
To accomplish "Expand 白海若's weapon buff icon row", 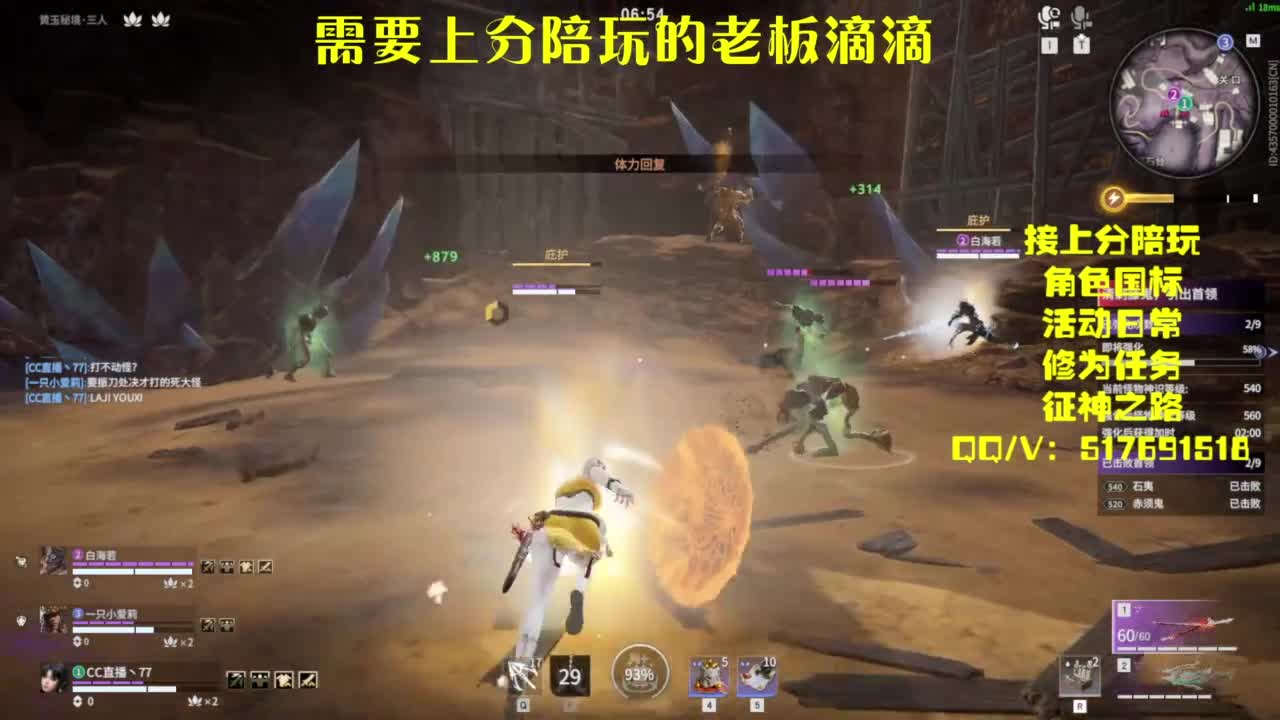I will click(x=236, y=565).
